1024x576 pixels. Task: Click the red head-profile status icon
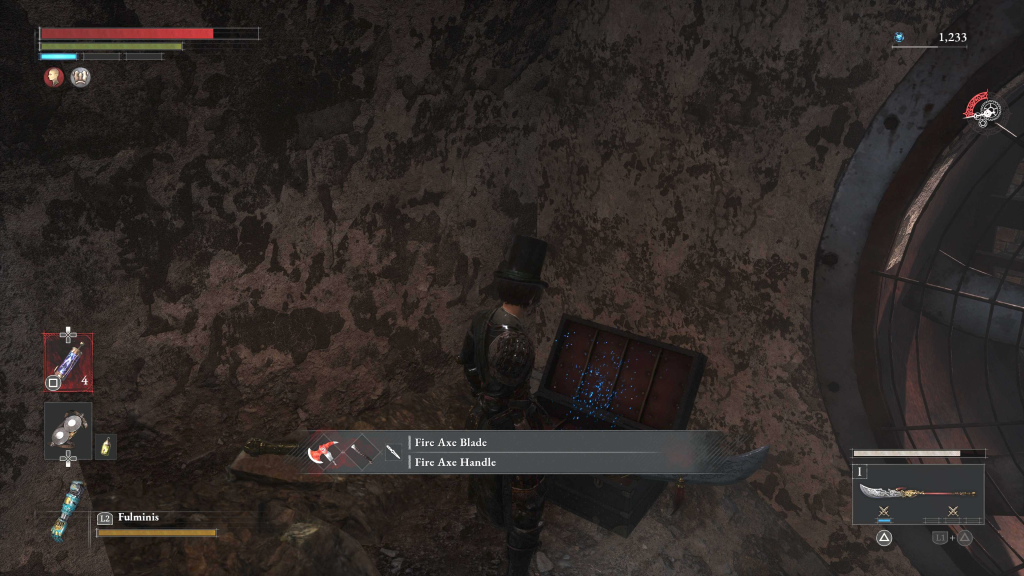pyautogui.click(x=54, y=77)
